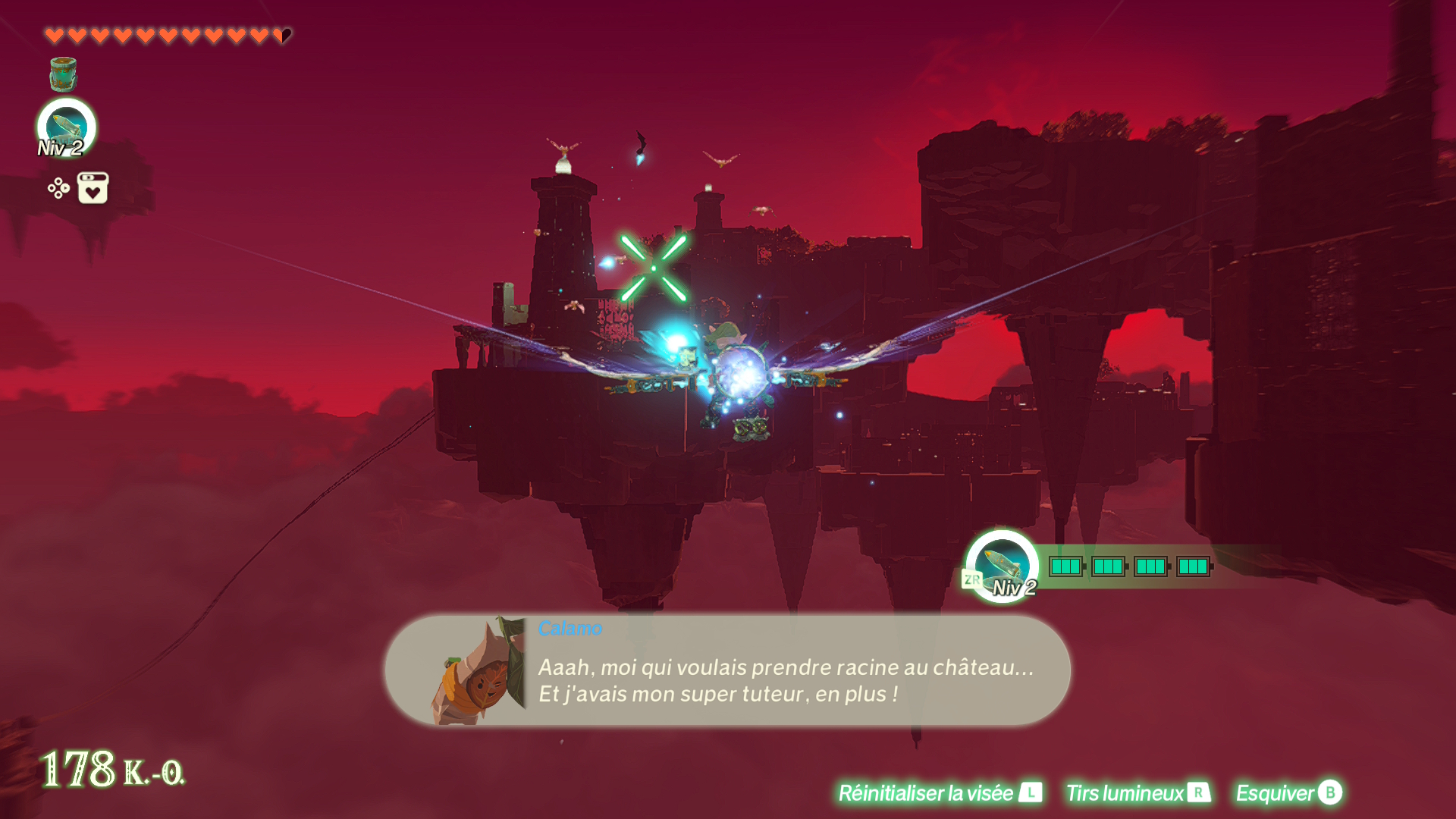The width and height of the screenshot is (1456, 819).
Task: Click the green canister item icon
Action: [63, 74]
